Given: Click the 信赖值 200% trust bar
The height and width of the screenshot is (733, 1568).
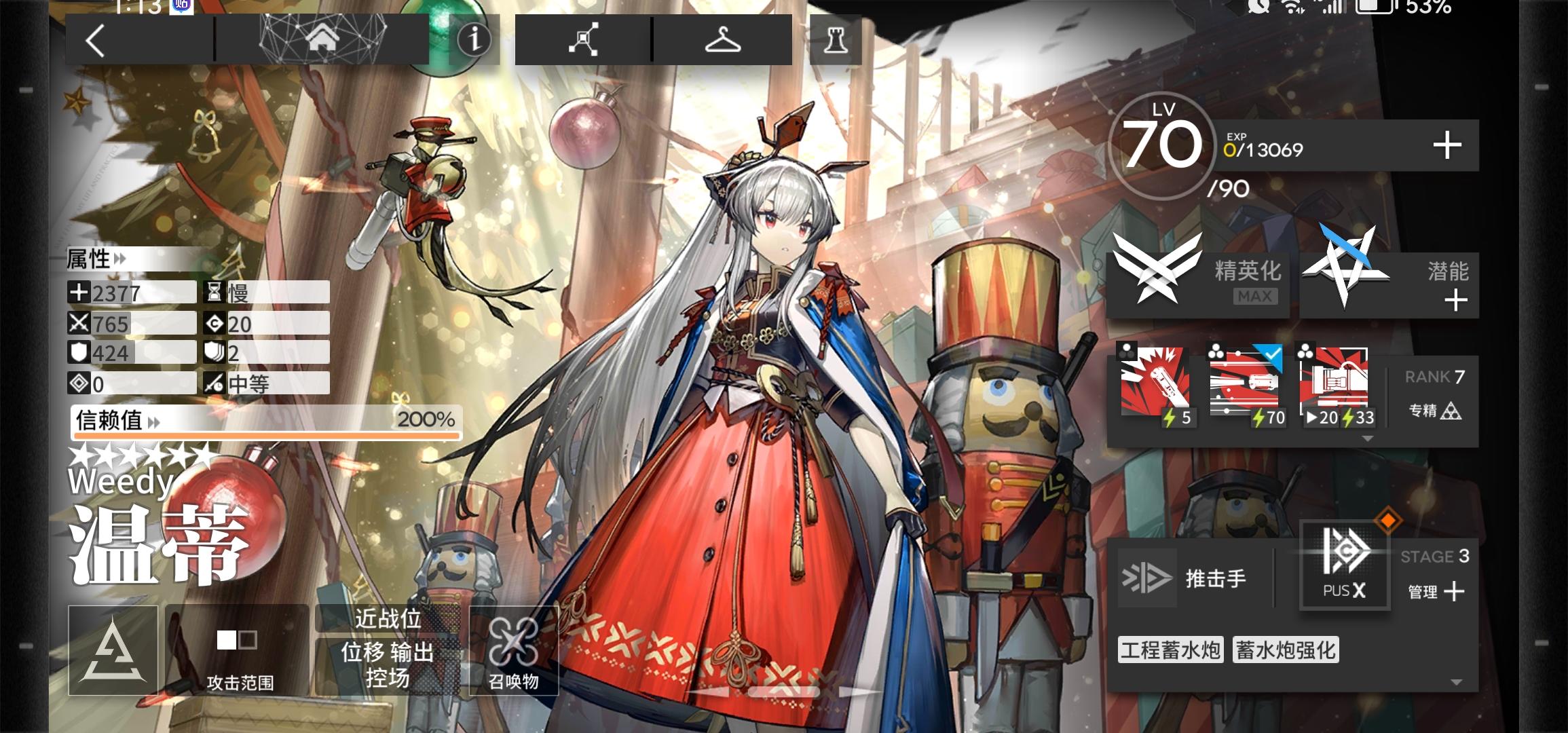Looking at the screenshot, I should 265,422.
